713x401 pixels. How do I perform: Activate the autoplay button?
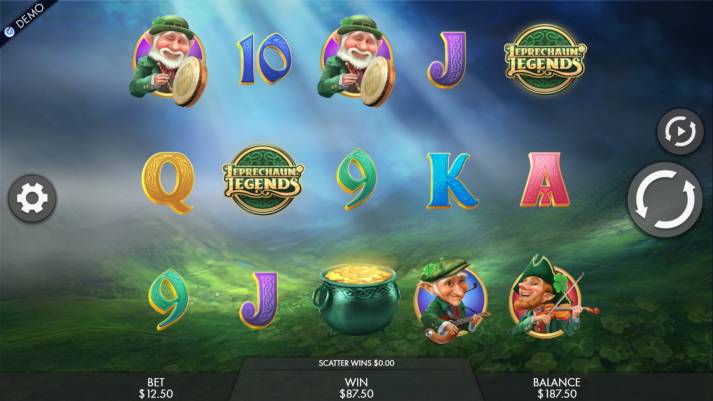click(678, 132)
